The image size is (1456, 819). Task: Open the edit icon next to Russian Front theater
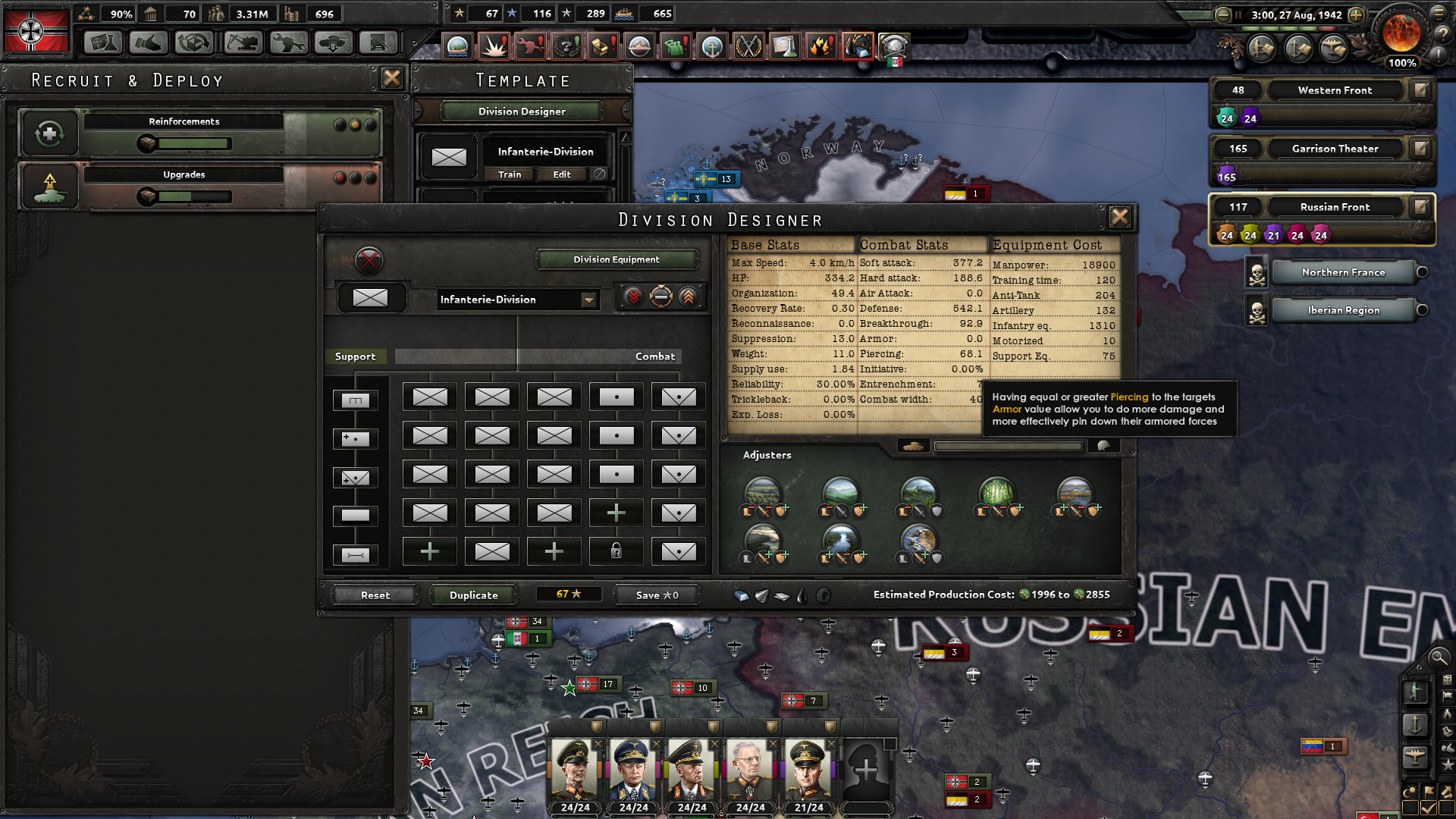1420,207
